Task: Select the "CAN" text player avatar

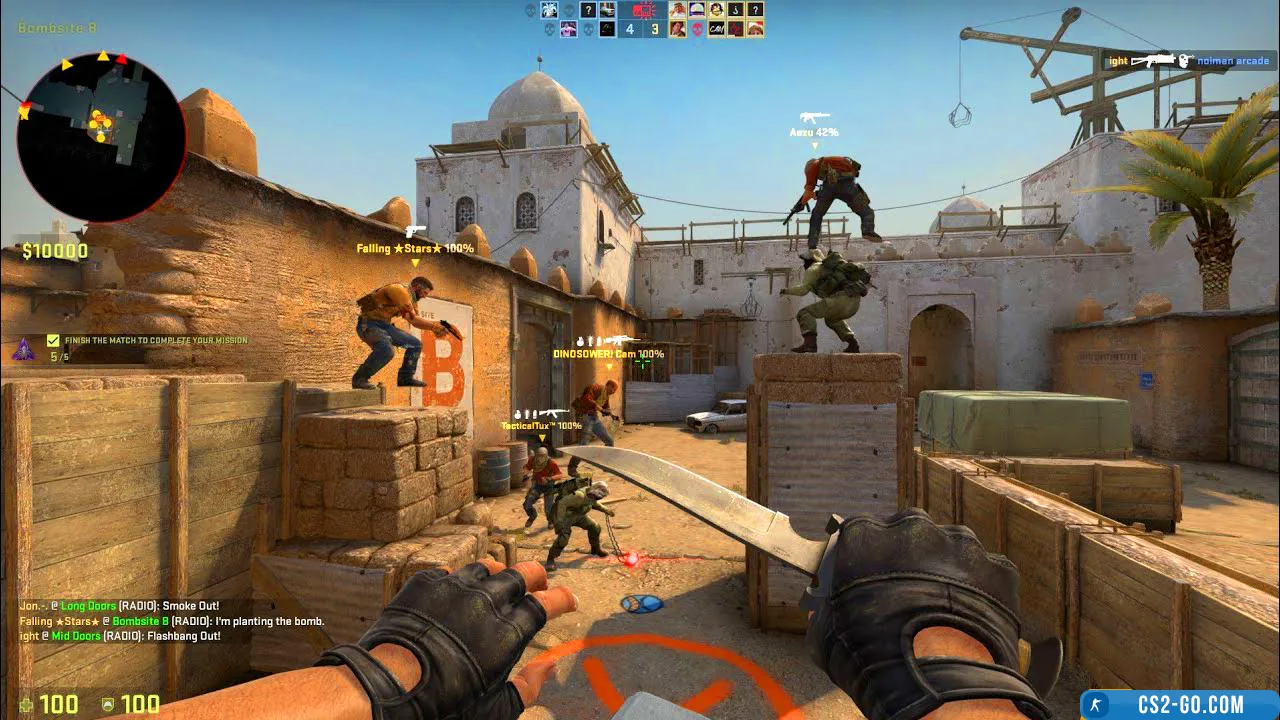Action: point(716,29)
